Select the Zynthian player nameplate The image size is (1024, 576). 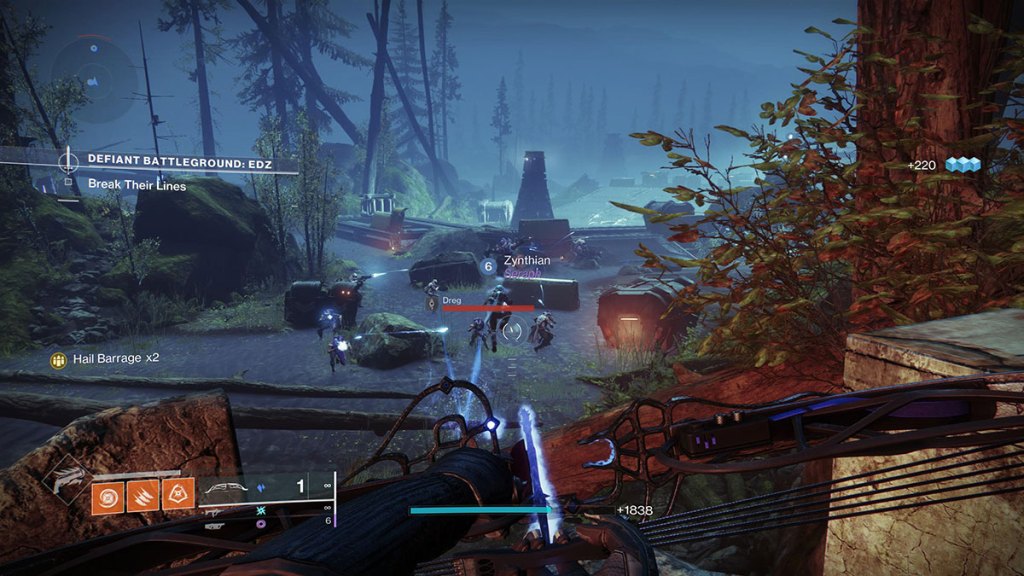click(x=527, y=260)
